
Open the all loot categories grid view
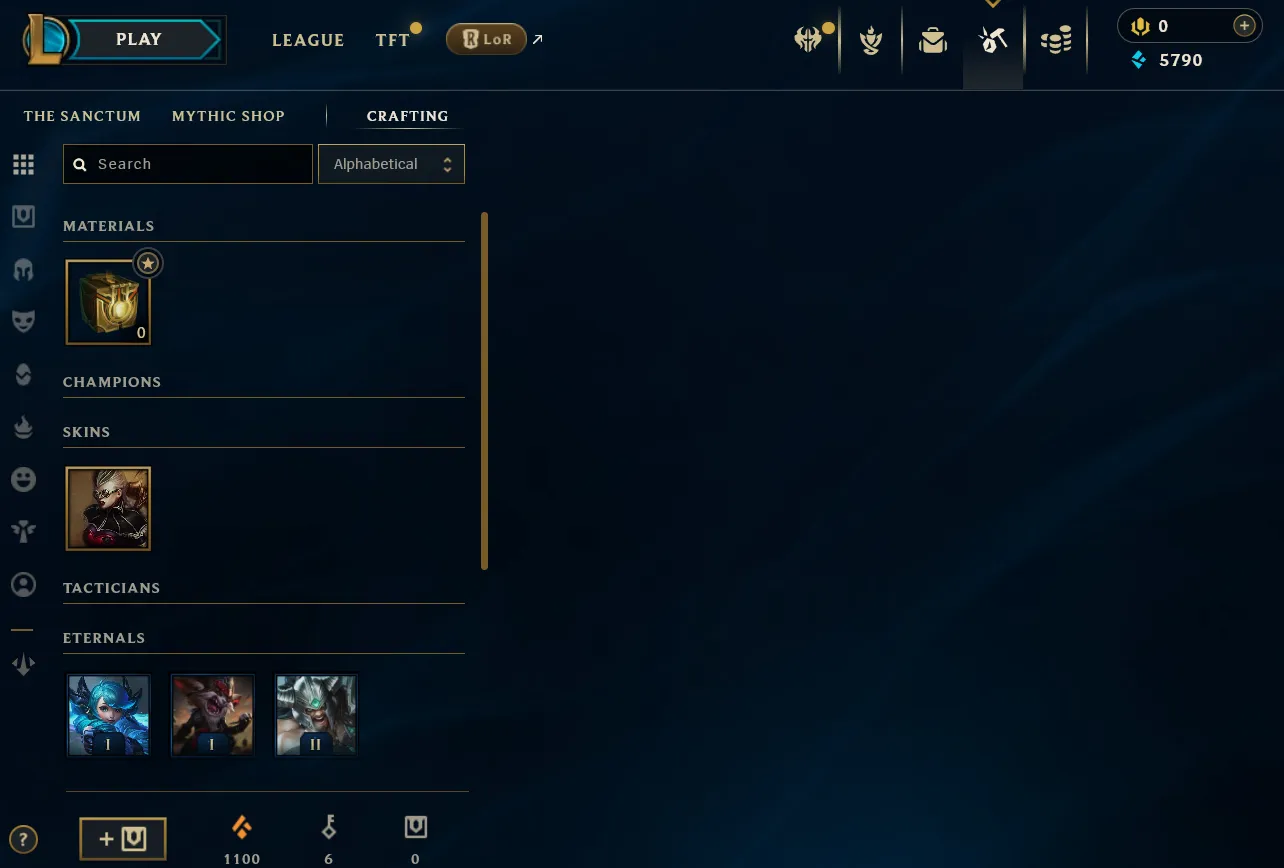(x=23, y=164)
